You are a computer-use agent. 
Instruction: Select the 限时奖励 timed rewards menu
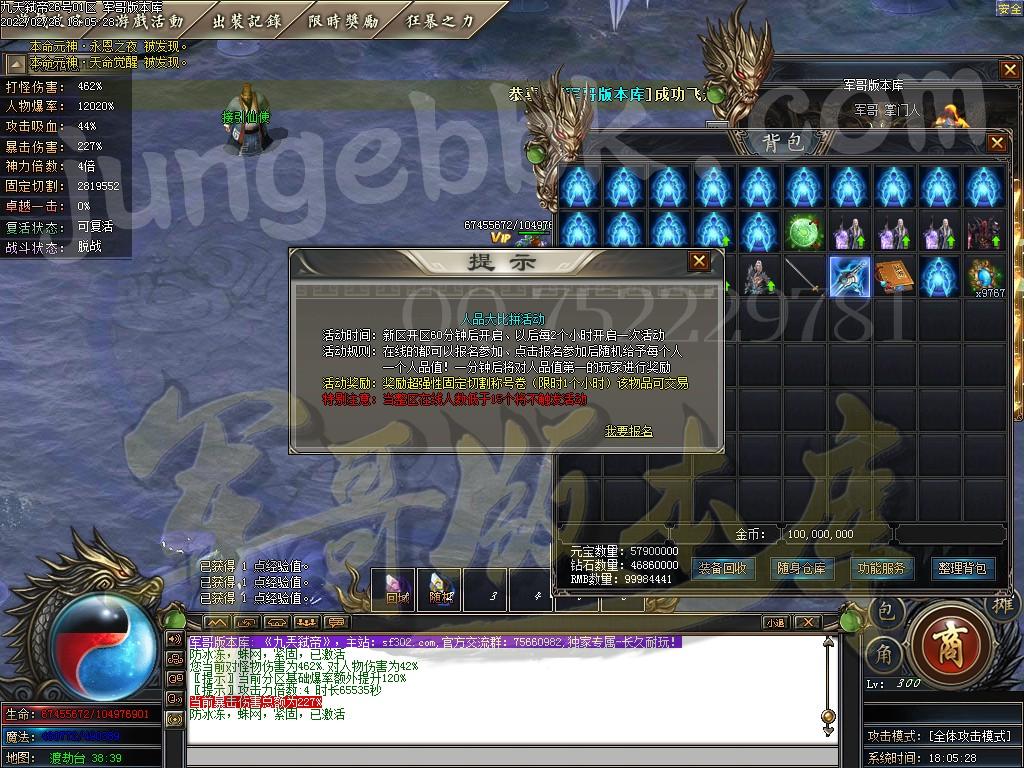[343, 20]
